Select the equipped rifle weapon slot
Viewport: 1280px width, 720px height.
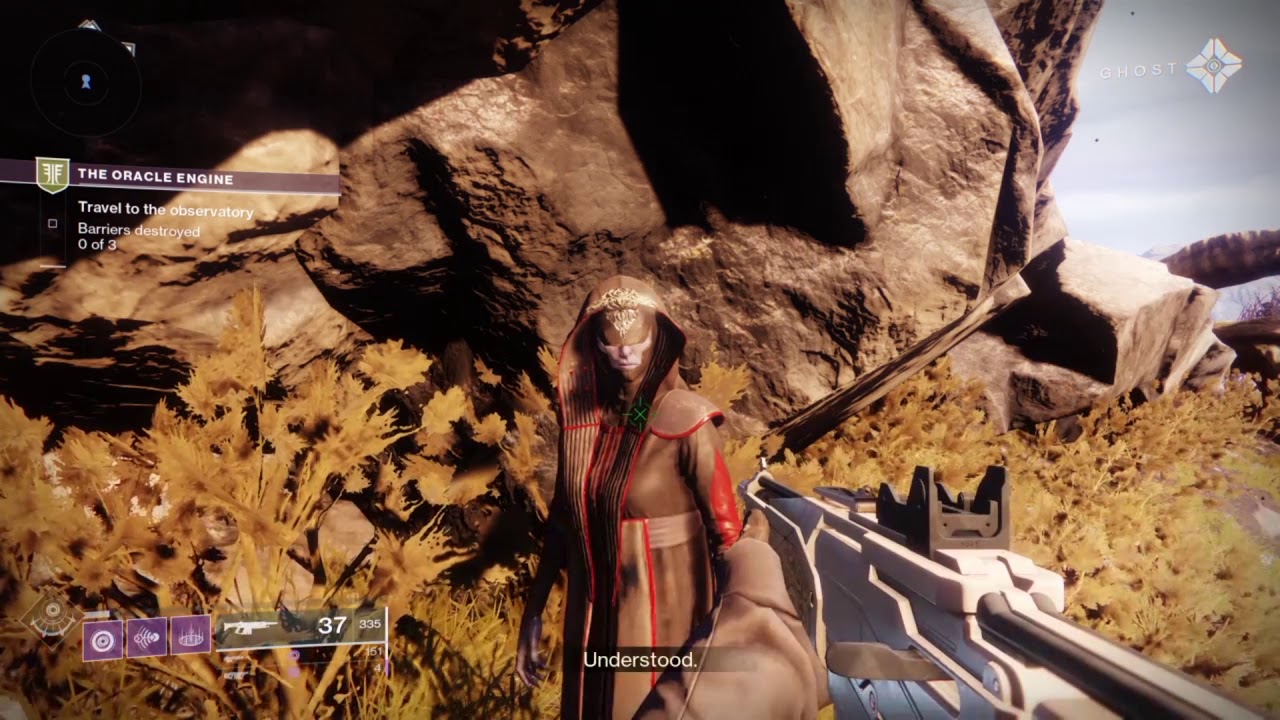point(300,629)
